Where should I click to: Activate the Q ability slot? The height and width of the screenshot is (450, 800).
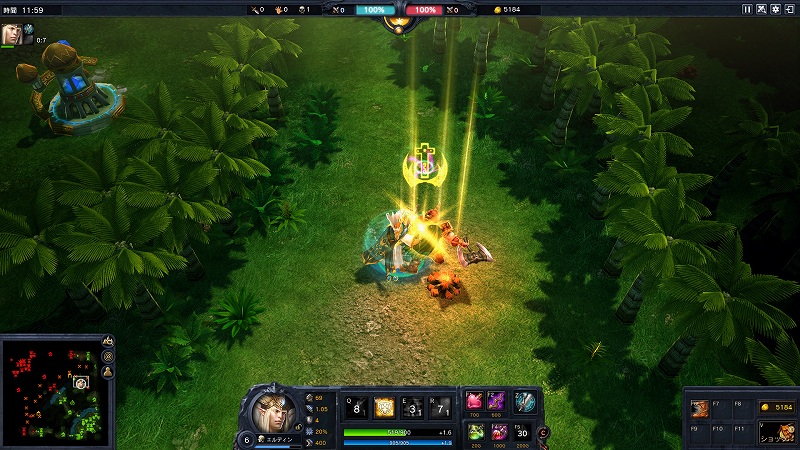[x=357, y=406]
